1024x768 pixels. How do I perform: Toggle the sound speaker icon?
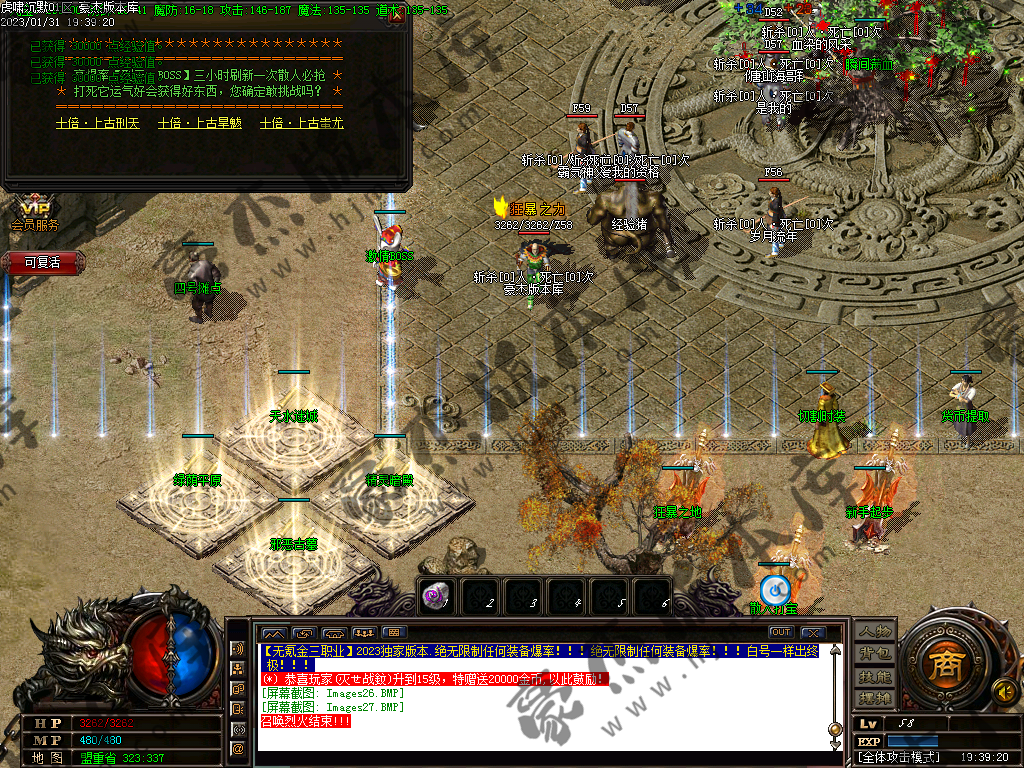click(x=1003, y=690)
